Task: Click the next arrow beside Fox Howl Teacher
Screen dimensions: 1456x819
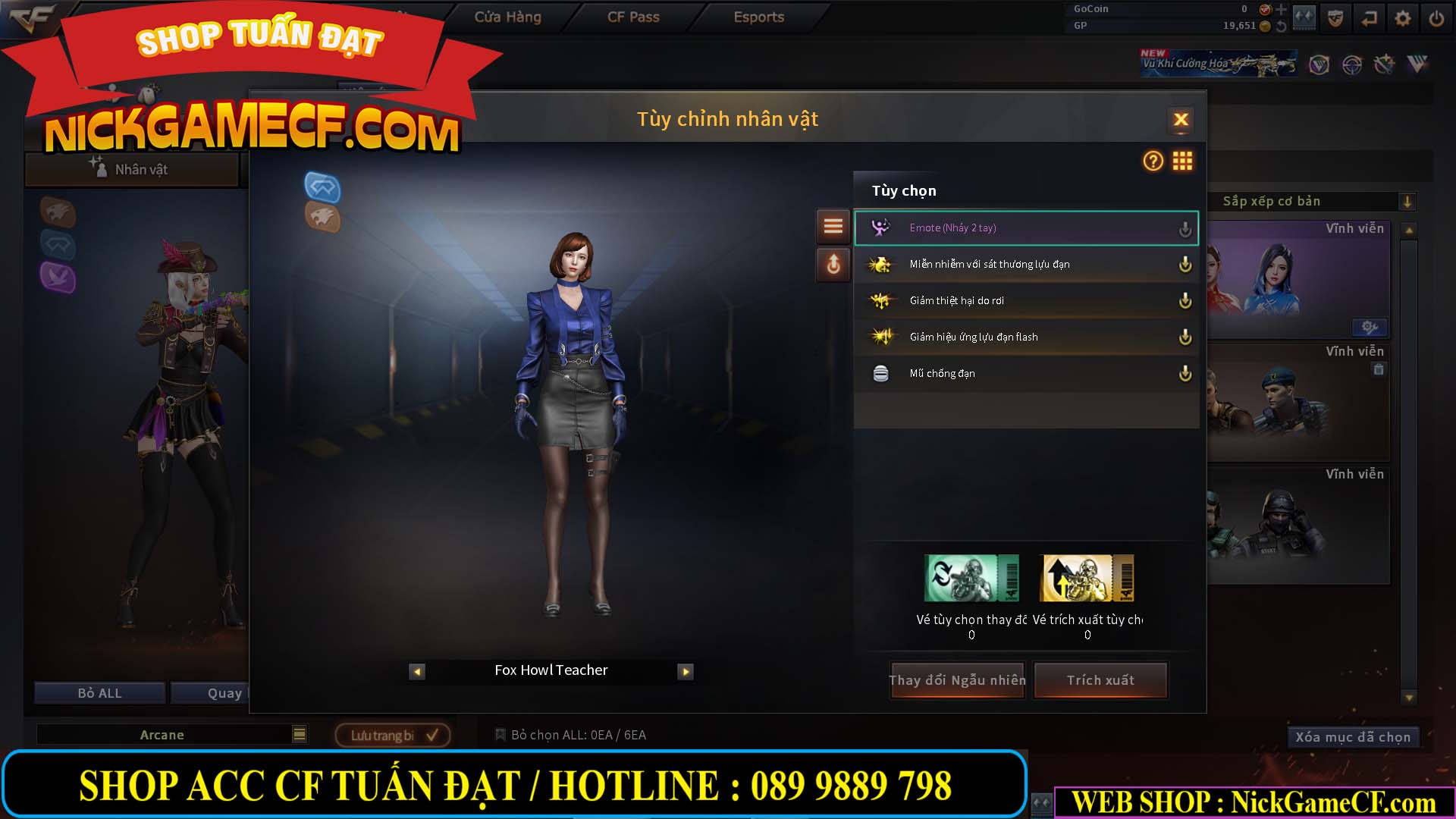Action: 686,671
